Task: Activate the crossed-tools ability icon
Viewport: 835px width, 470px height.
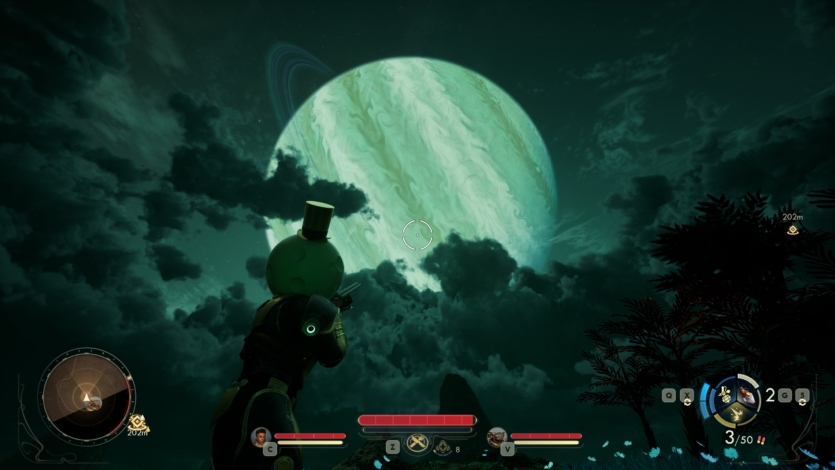Action: 419,446
